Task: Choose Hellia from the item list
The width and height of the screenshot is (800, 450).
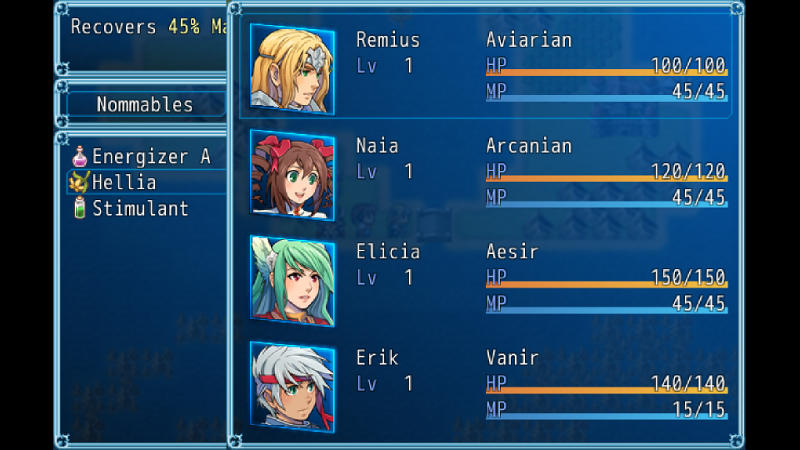Action: tap(124, 183)
